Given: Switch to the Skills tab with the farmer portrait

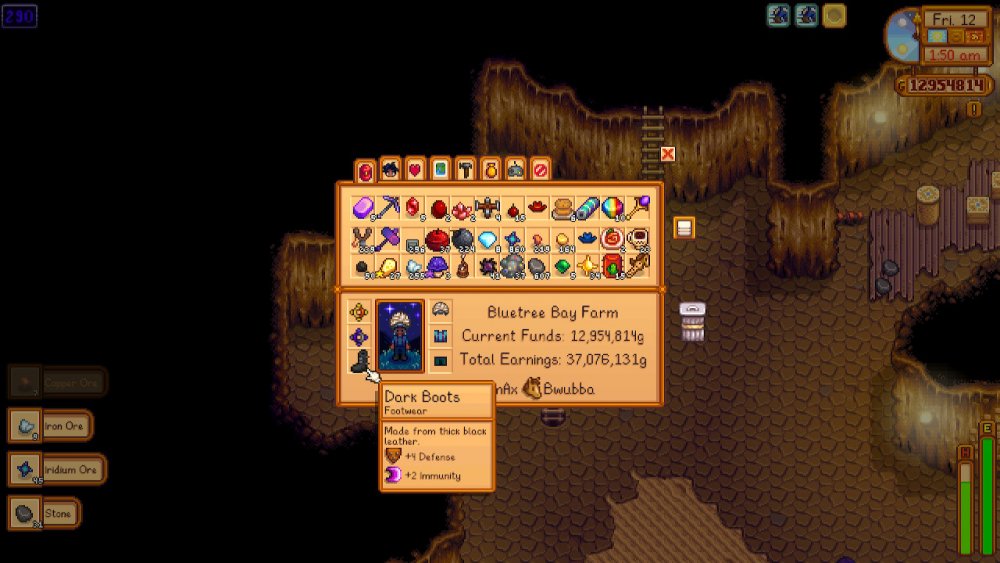Looking at the screenshot, I should coord(390,170).
